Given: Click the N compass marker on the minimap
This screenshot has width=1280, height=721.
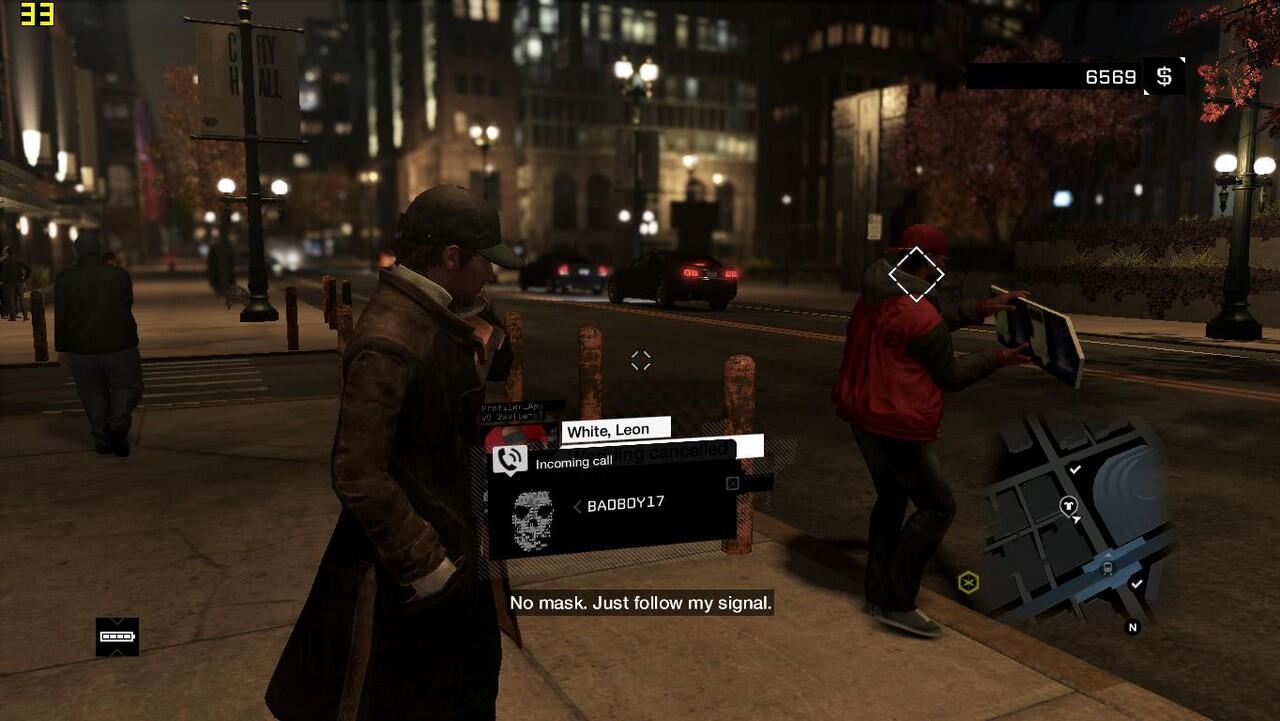Looking at the screenshot, I should pos(1133,627).
